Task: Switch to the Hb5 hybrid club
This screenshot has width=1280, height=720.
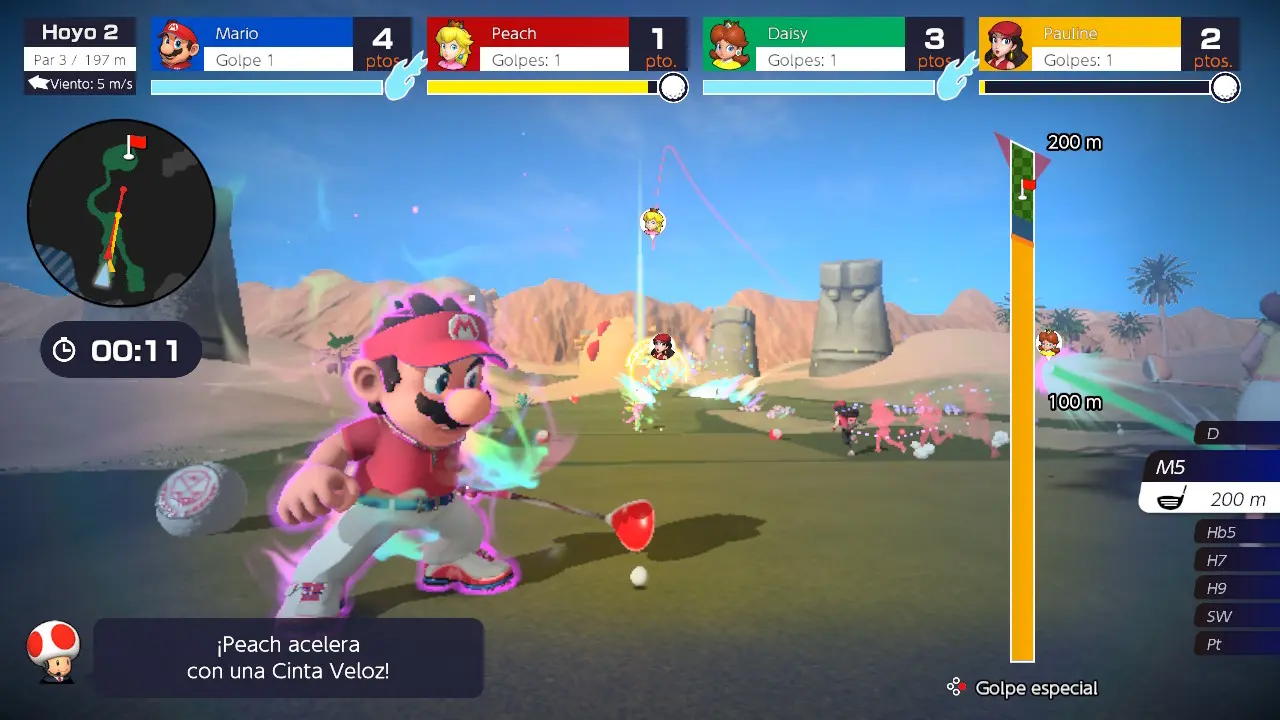Action: pyautogui.click(x=1236, y=532)
